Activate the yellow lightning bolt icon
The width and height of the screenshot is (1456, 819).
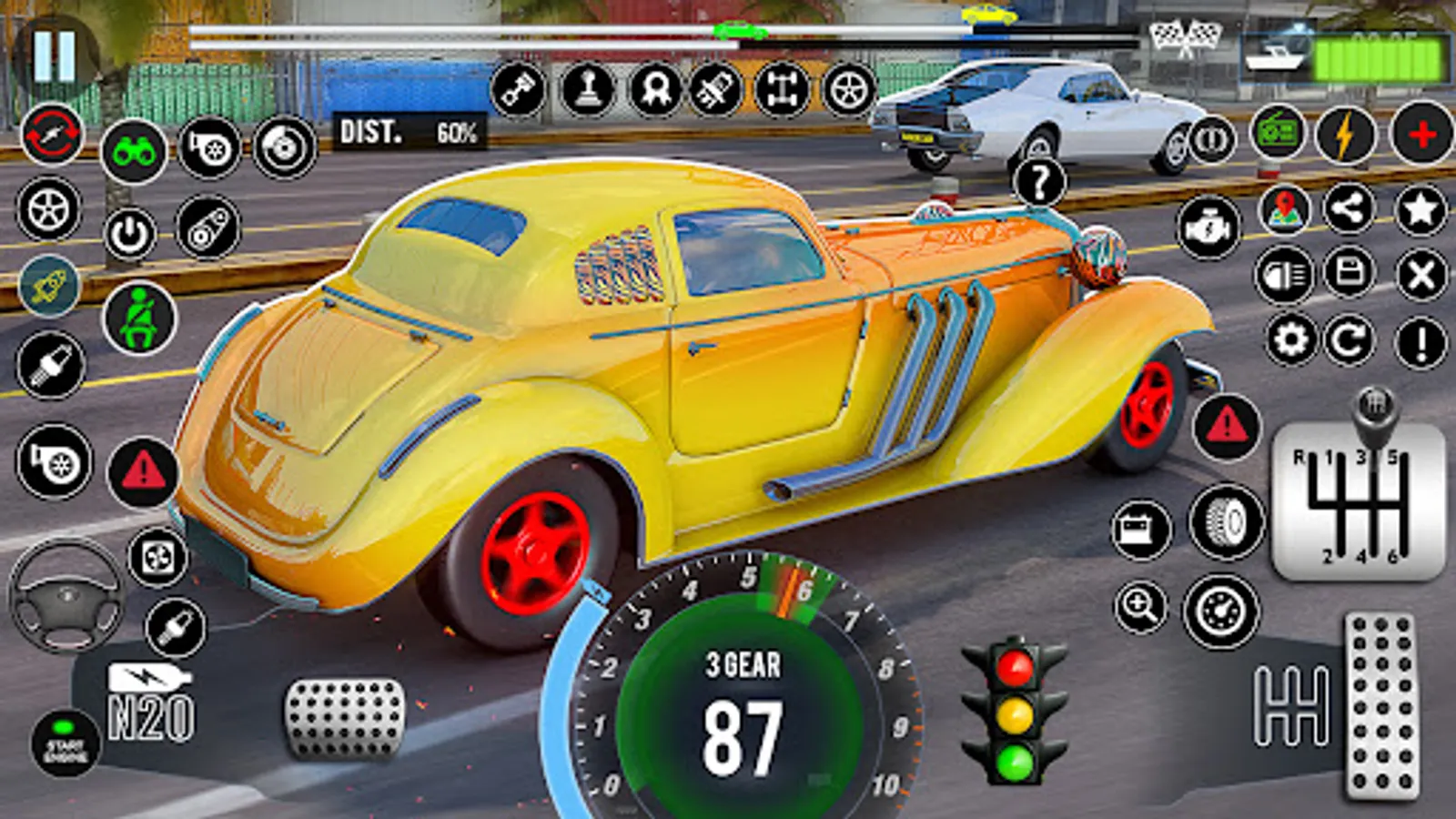tap(1345, 135)
